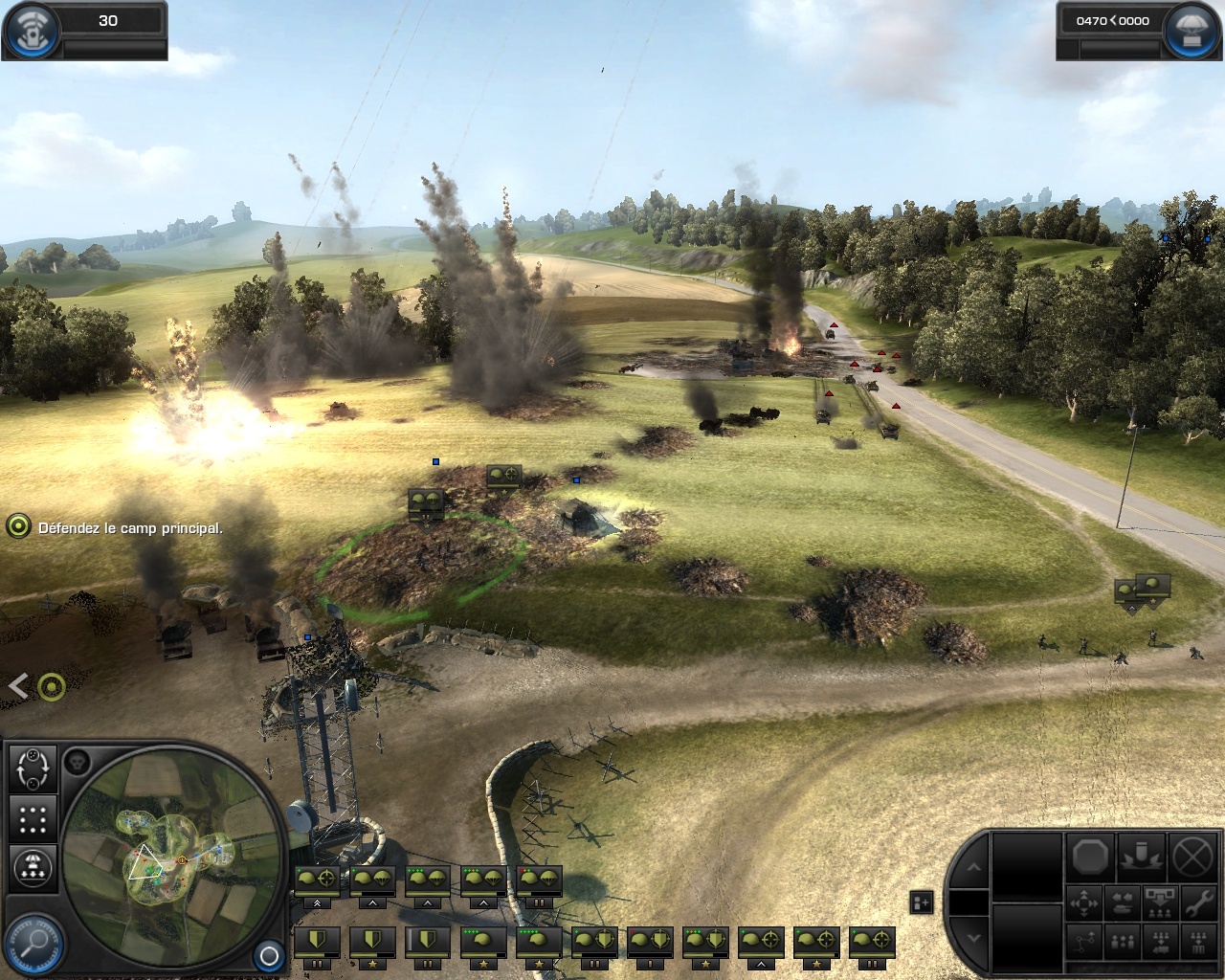The height and width of the screenshot is (980, 1225).
Task: Open the dotted grid formation button
Action: [x=33, y=819]
